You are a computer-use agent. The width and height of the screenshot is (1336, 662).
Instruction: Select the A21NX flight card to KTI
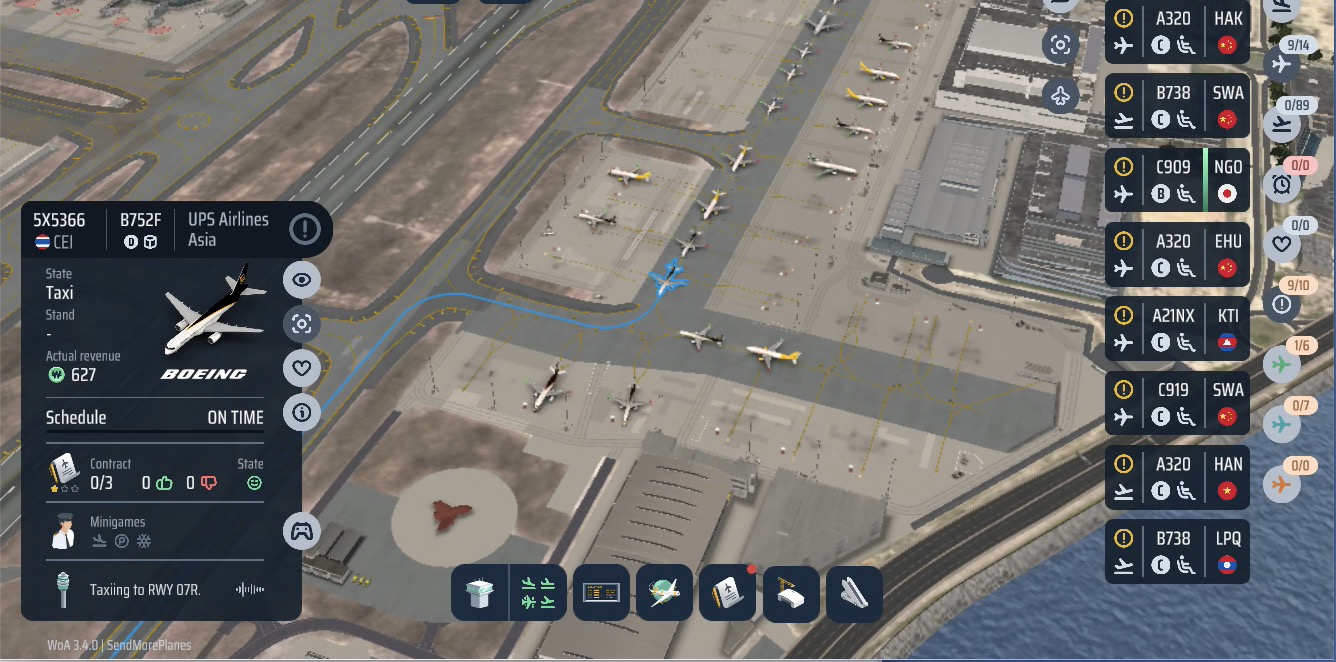coord(1177,329)
